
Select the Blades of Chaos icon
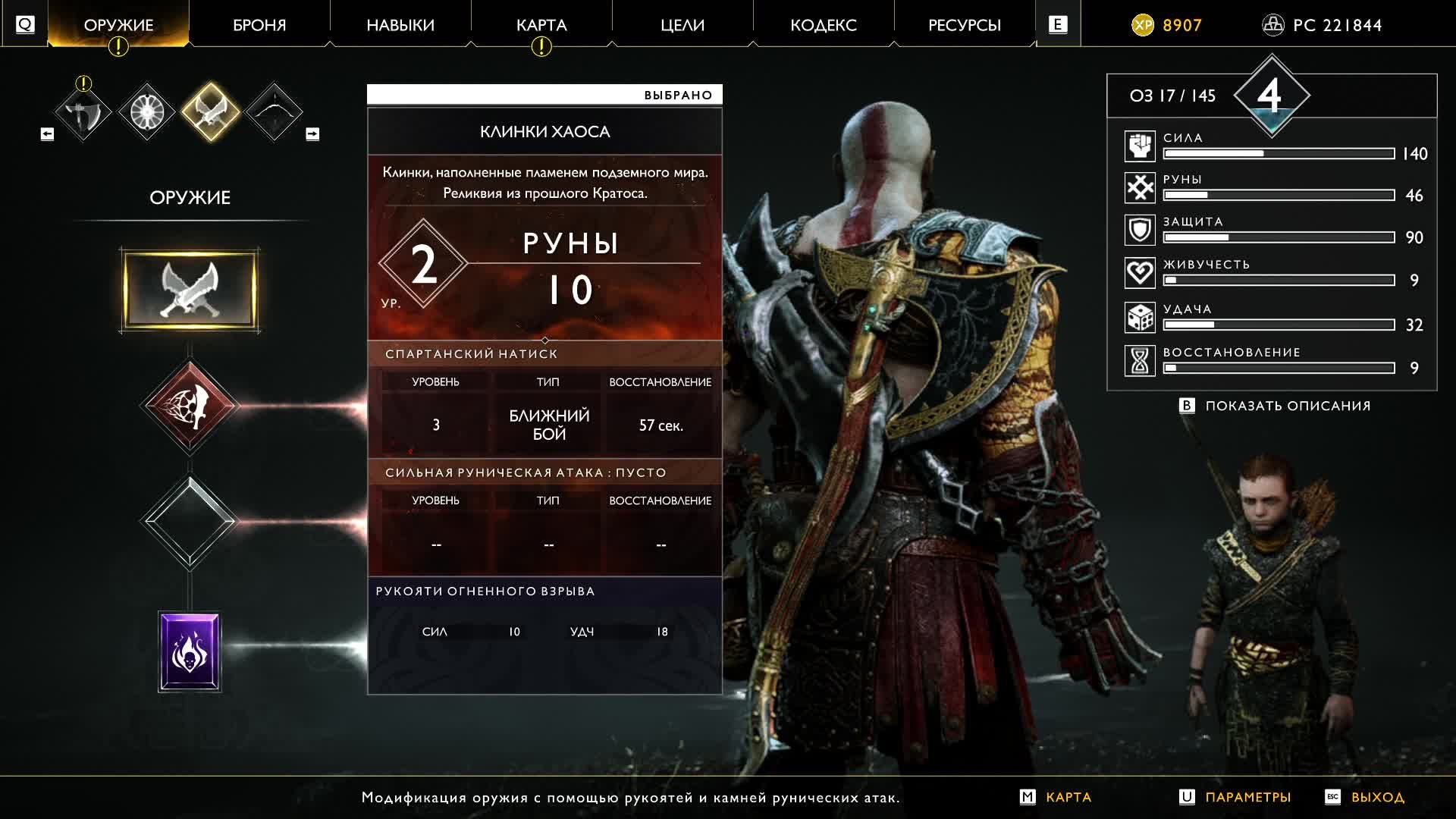211,111
